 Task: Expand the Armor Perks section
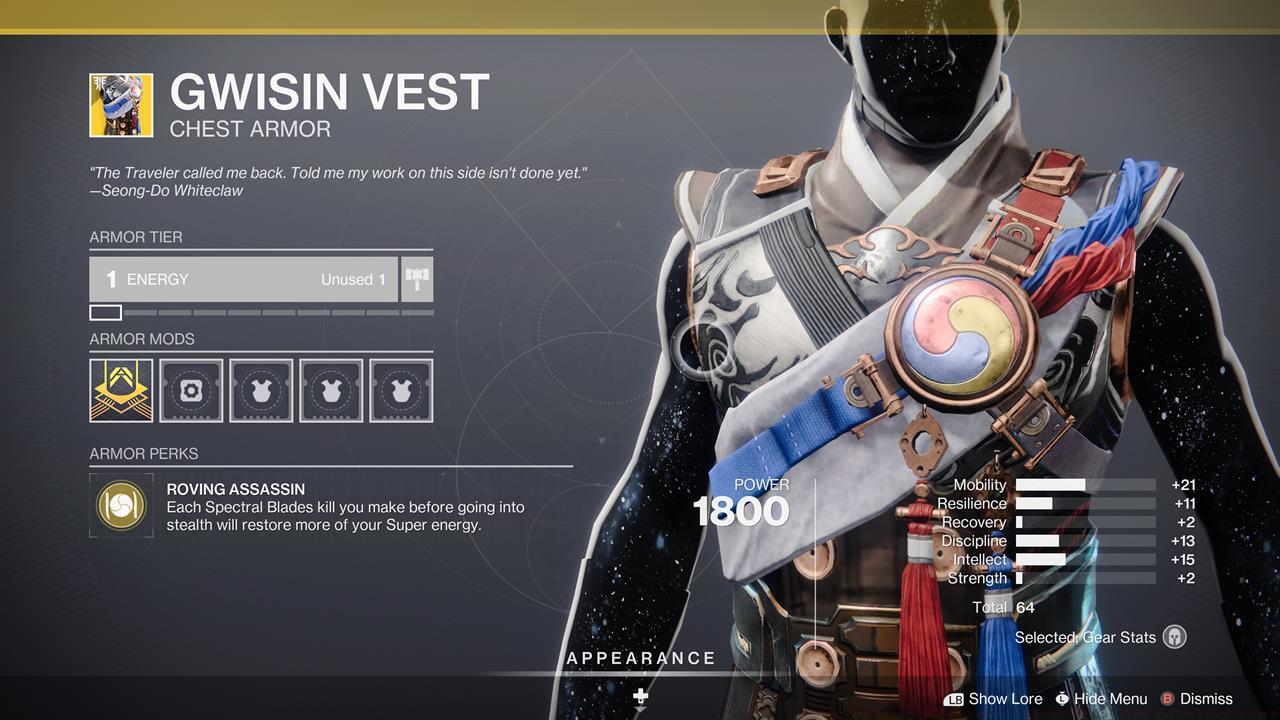coord(143,453)
